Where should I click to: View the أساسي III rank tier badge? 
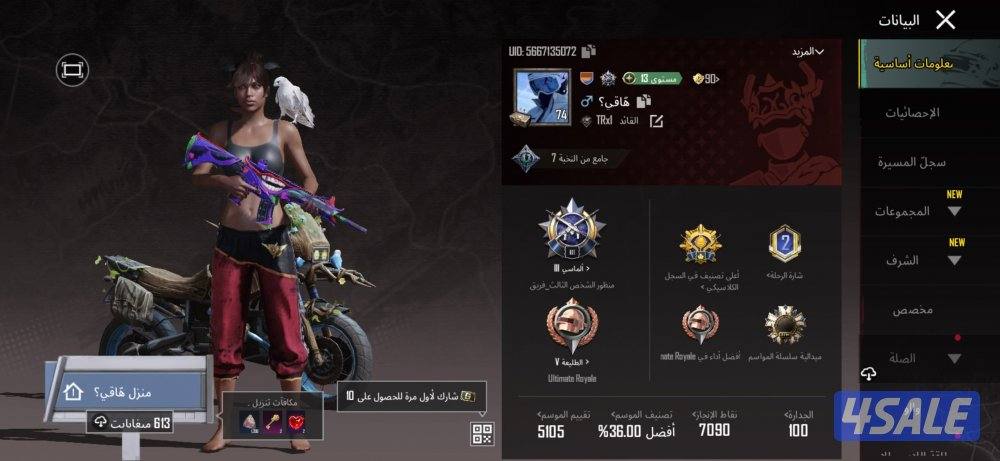(x=571, y=231)
